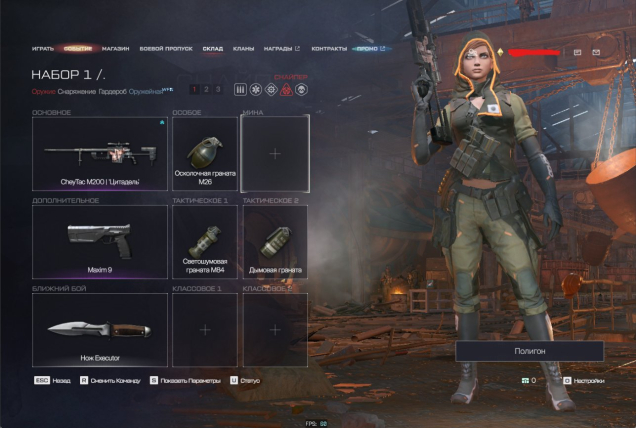Select the CheyTac M200 primary weapon slot

click(99, 154)
